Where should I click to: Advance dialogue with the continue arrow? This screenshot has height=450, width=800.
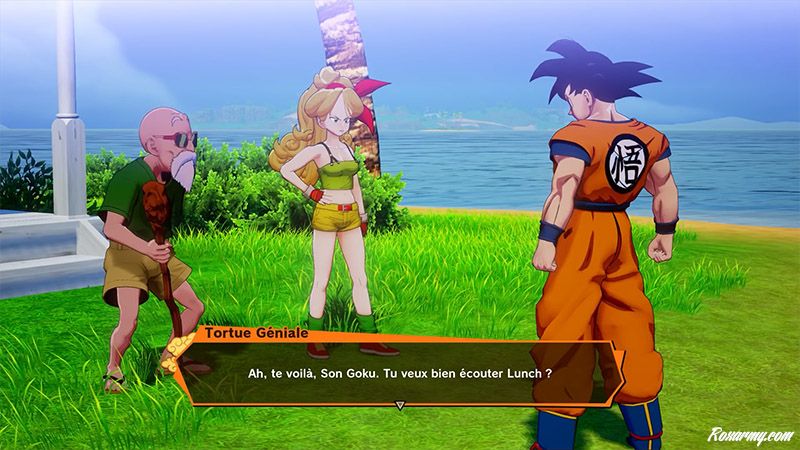[x=400, y=406]
